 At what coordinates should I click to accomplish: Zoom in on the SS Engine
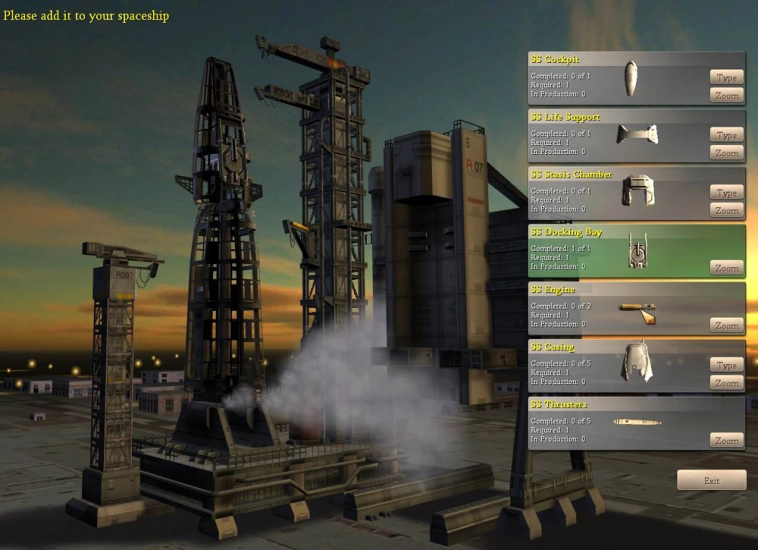coord(727,325)
